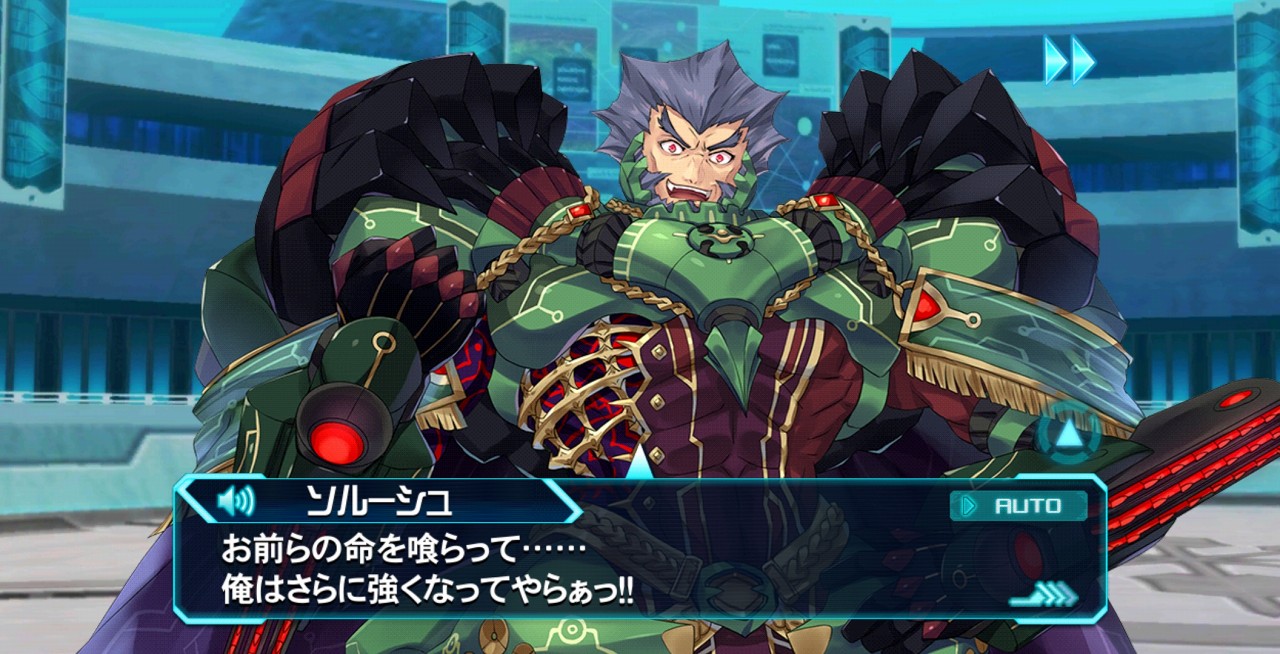The height and width of the screenshot is (654, 1280).
Task: Advance dialogue with the triple-arrow indicator
Action: (1043, 595)
